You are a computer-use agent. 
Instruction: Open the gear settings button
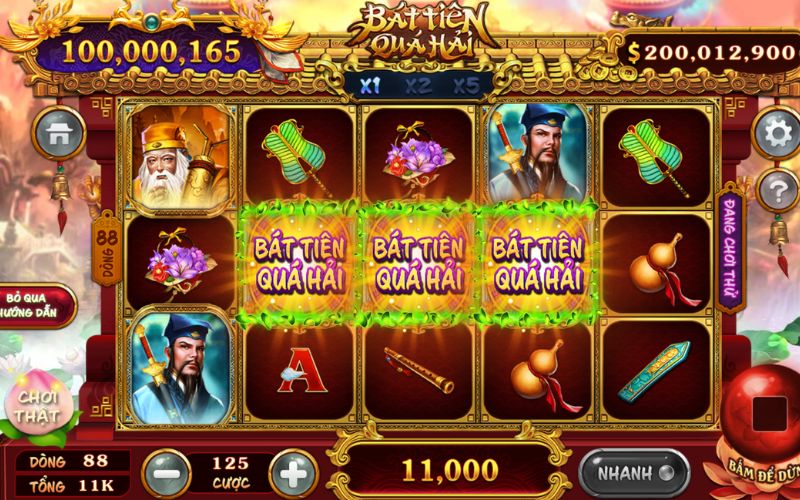click(x=776, y=132)
